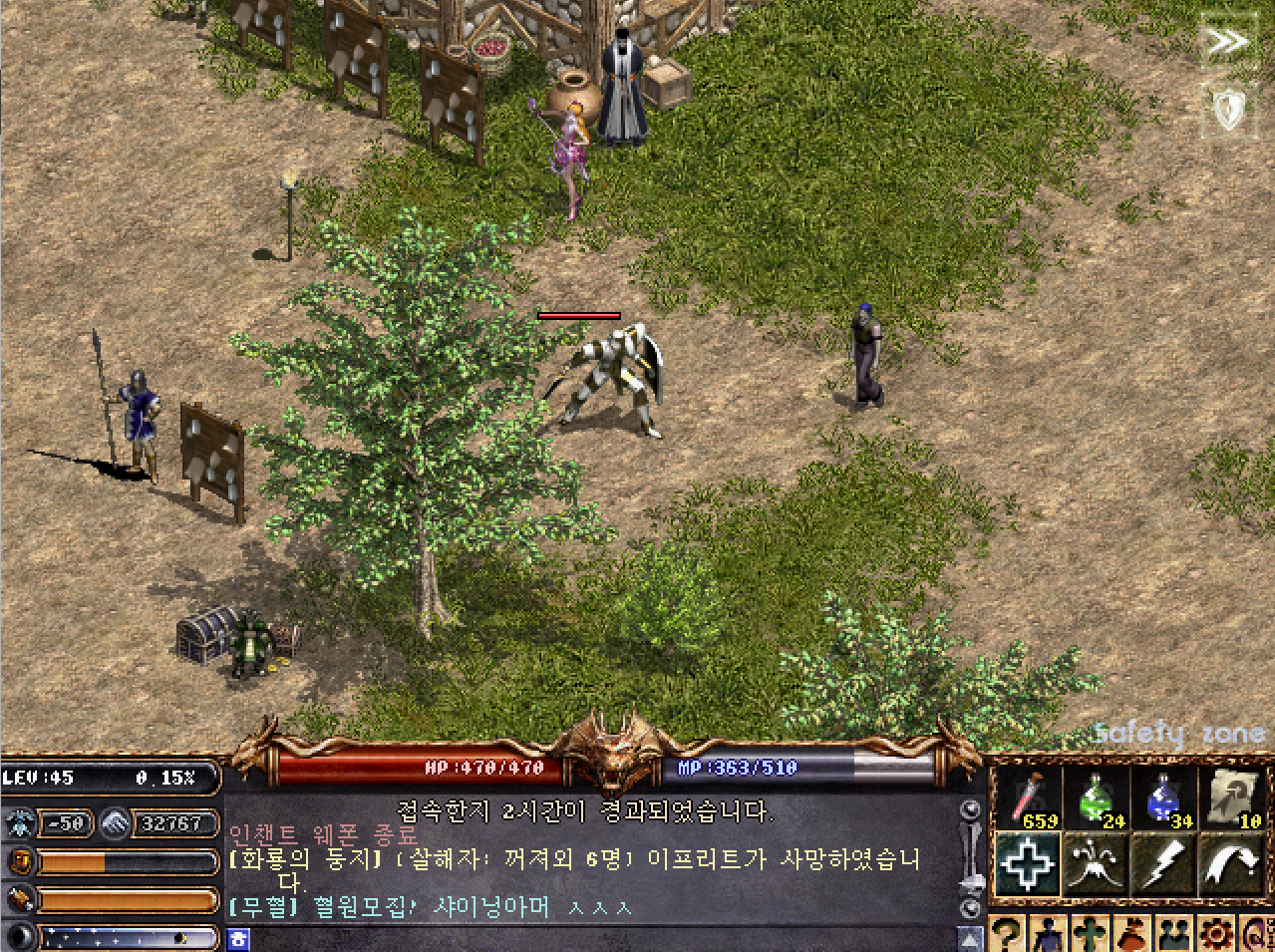Use the red potion with 659 count
This screenshot has width=1275, height=952.
pos(1029,799)
